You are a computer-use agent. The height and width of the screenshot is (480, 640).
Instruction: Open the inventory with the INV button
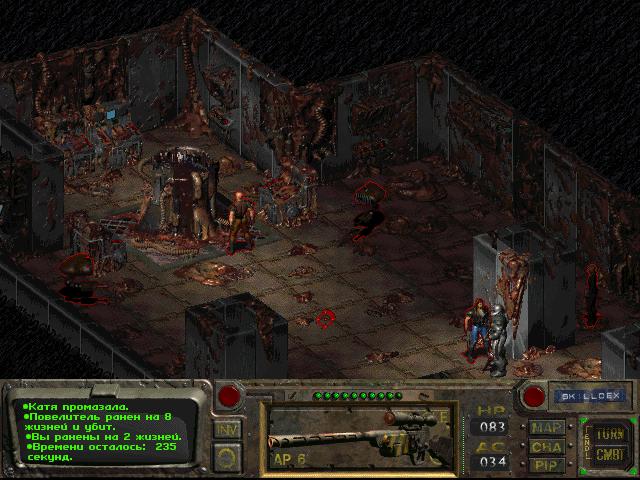coord(227,430)
